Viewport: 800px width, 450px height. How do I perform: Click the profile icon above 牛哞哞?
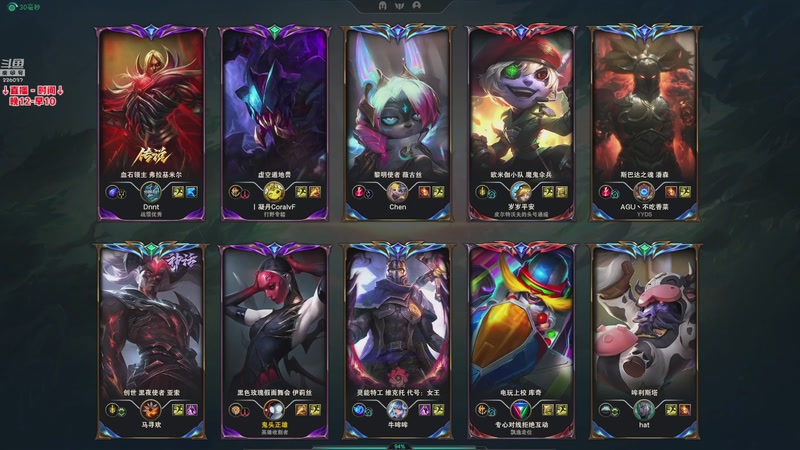397,408
